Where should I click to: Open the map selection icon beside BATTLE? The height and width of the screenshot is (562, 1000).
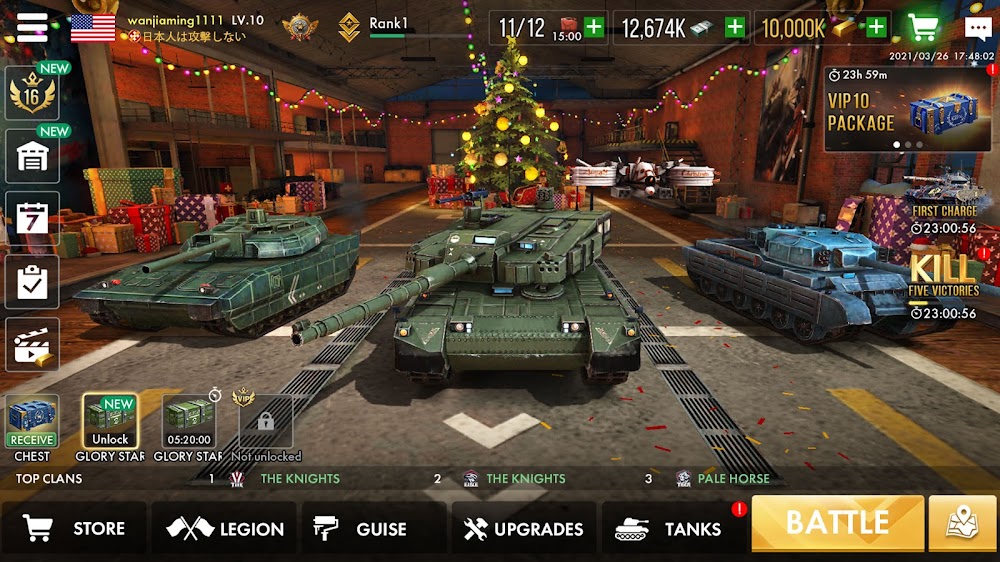pos(962,523)
